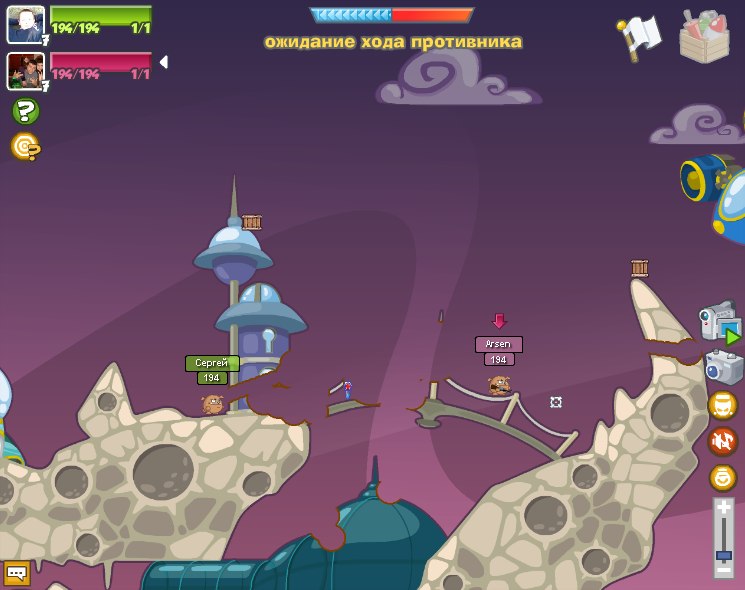The height and width of the screenshot is (590, 745).
Task: Click the top yellow round face button
Action: pyautogui.click(x=722, y=405)
